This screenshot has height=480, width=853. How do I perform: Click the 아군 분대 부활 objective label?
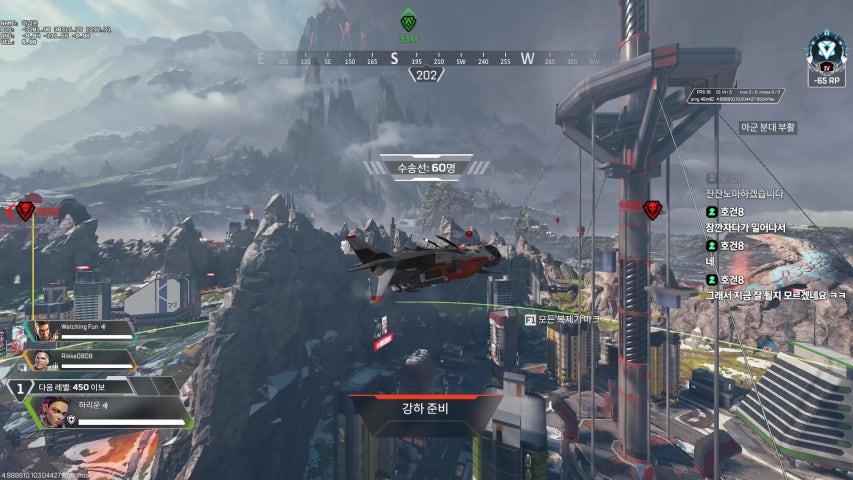click(768, 127)
